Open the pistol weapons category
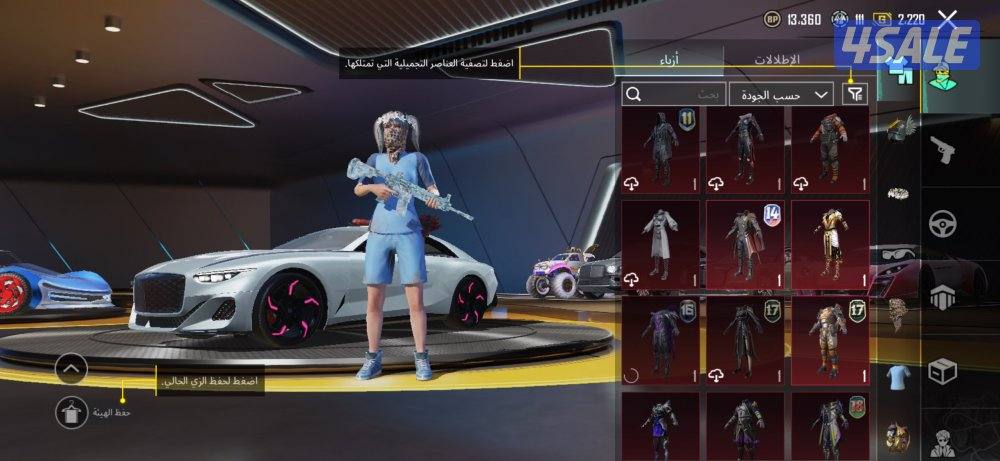This screenshot has width=1000, height=461. point(941,150)
